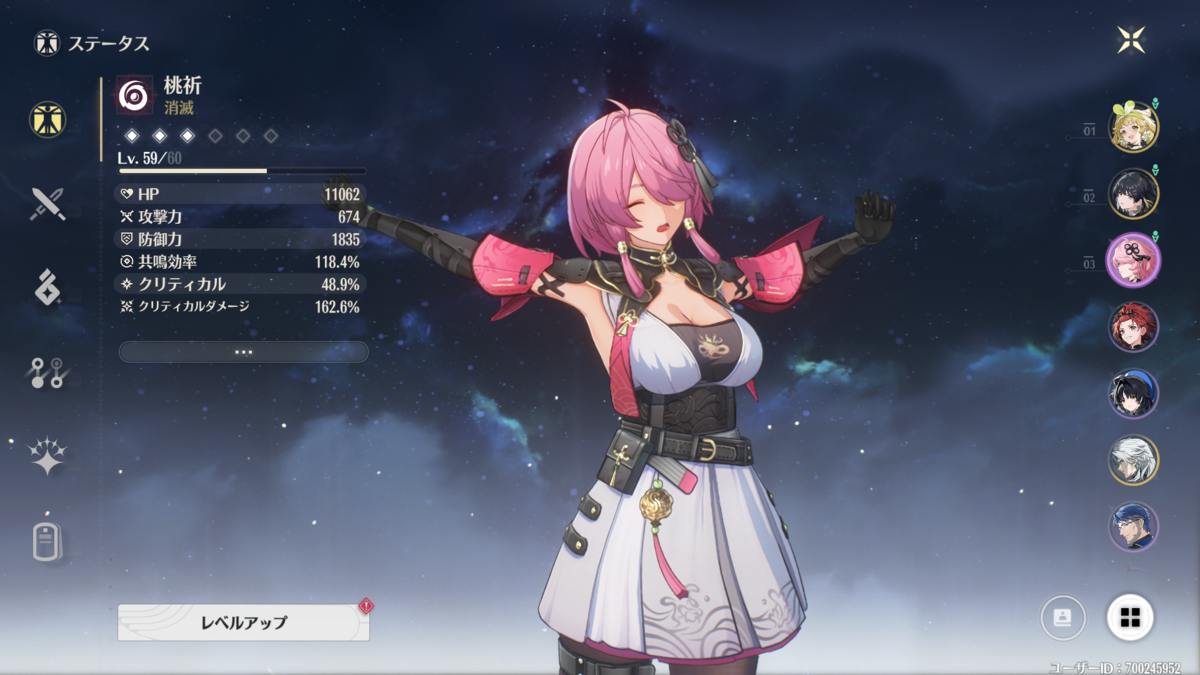Switch to the red-haired character portrait
This screenshot has height=675, width=1200.
tap(1133, 327)
